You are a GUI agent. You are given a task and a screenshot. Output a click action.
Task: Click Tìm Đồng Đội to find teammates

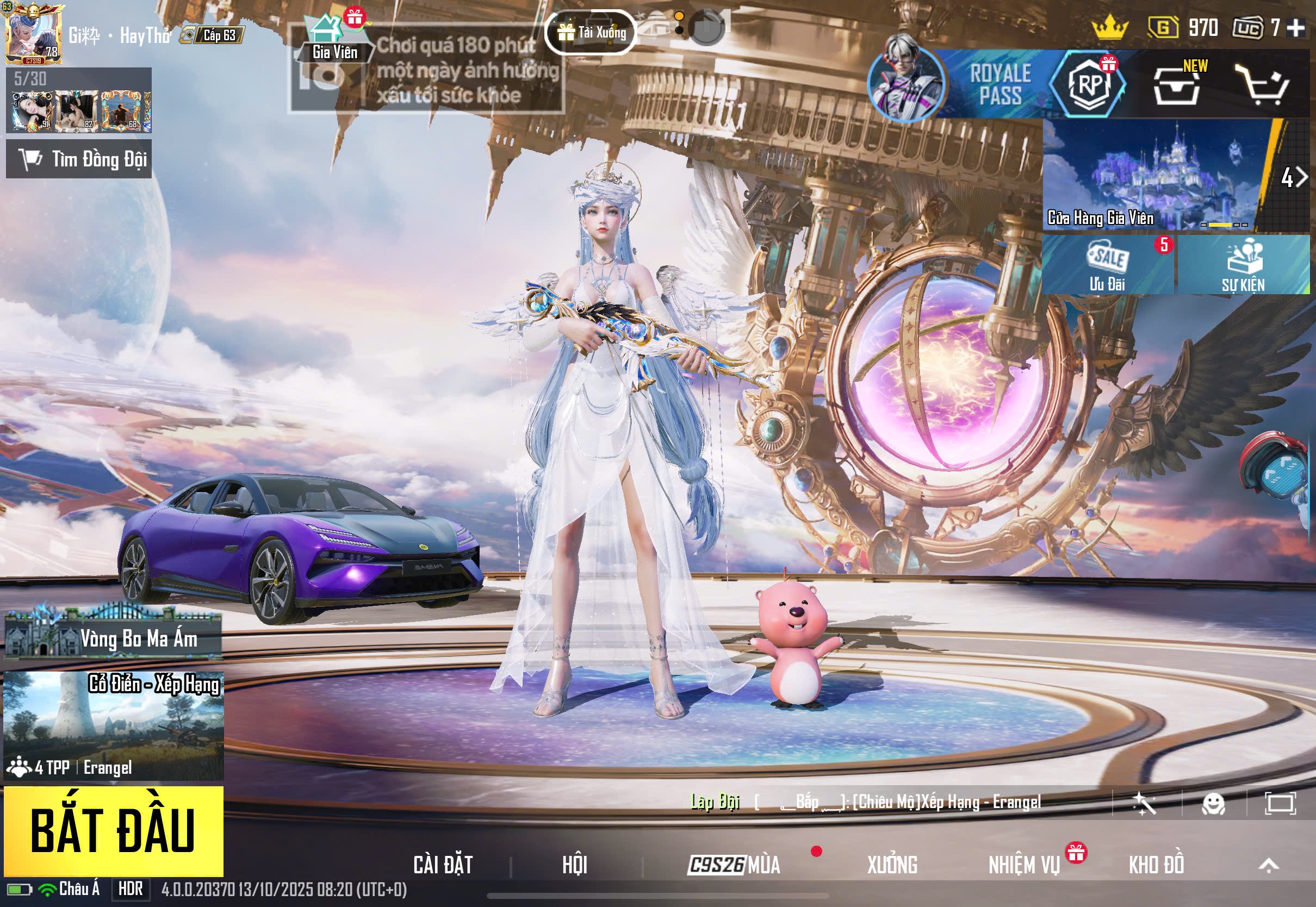pos(79,159)
